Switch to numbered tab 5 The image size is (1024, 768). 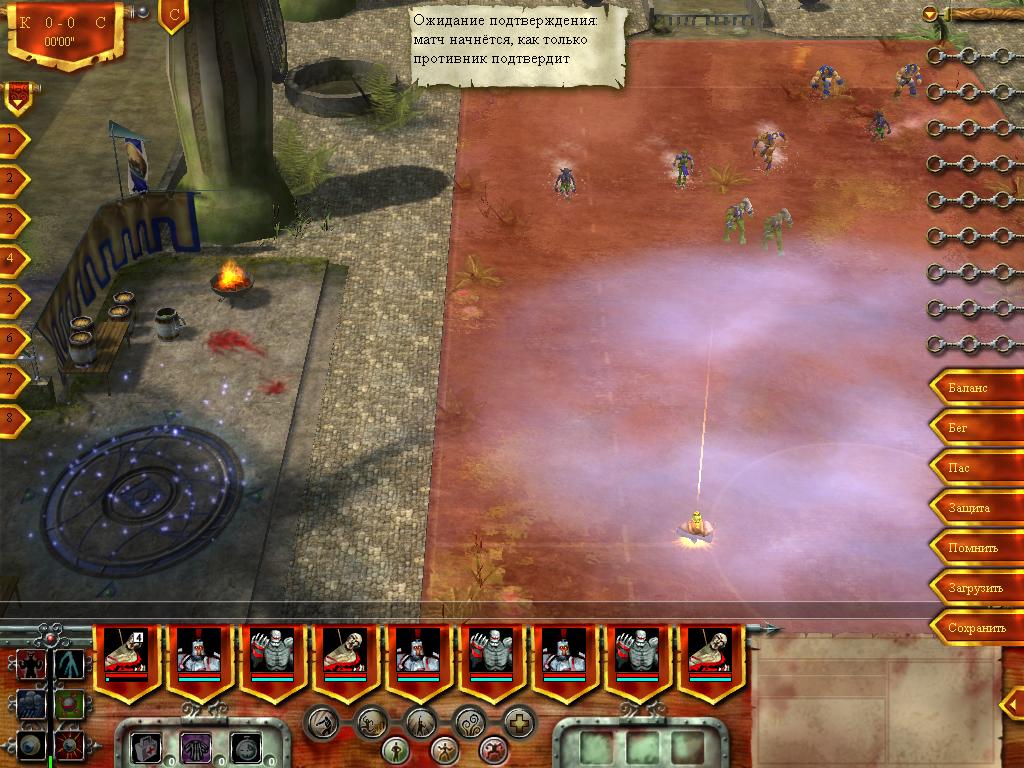(x=11, y=298)
